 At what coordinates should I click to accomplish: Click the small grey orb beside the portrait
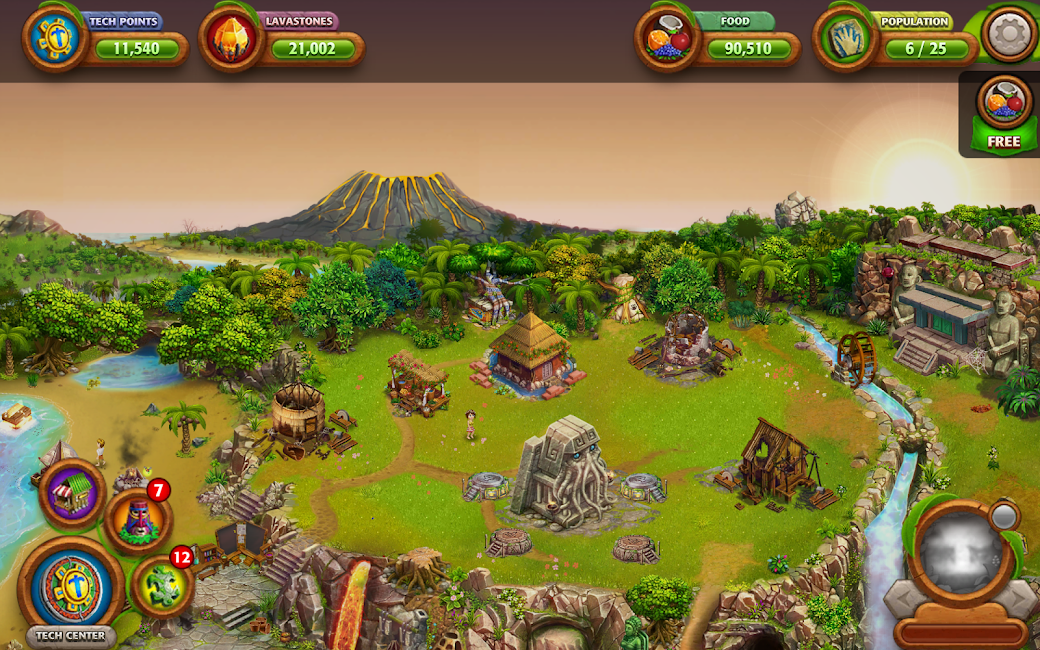tap(1003, 516)
